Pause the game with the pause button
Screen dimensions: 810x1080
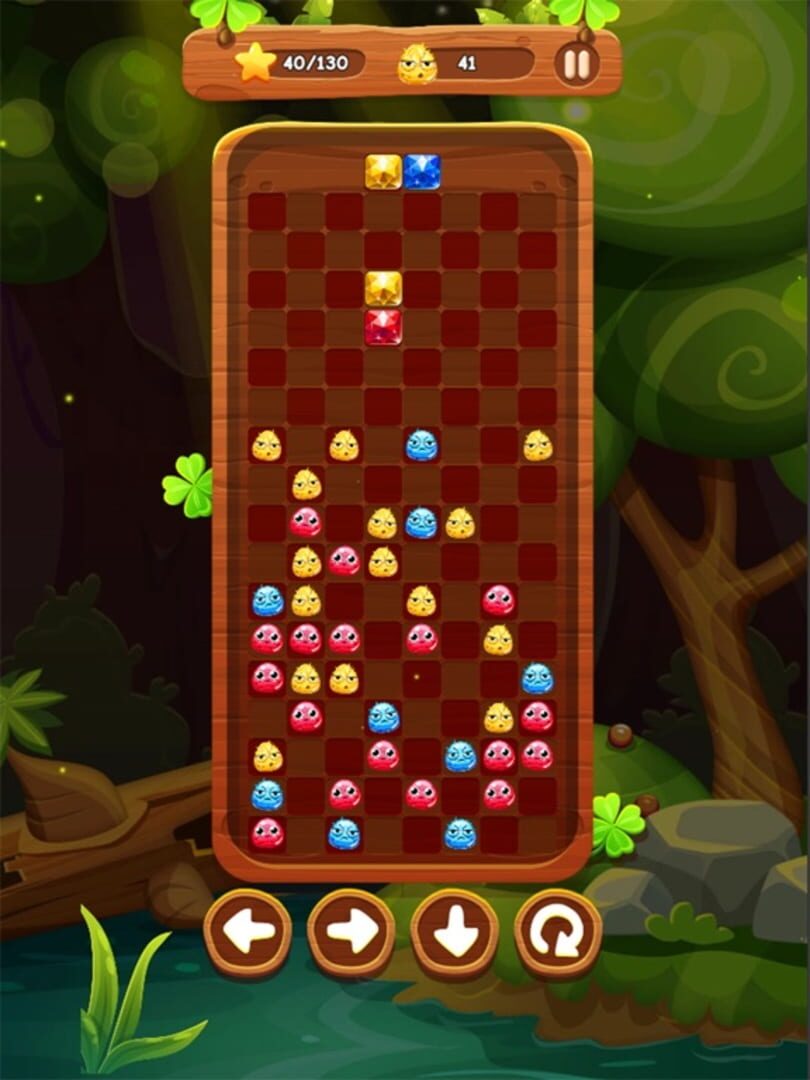point(577,64)
